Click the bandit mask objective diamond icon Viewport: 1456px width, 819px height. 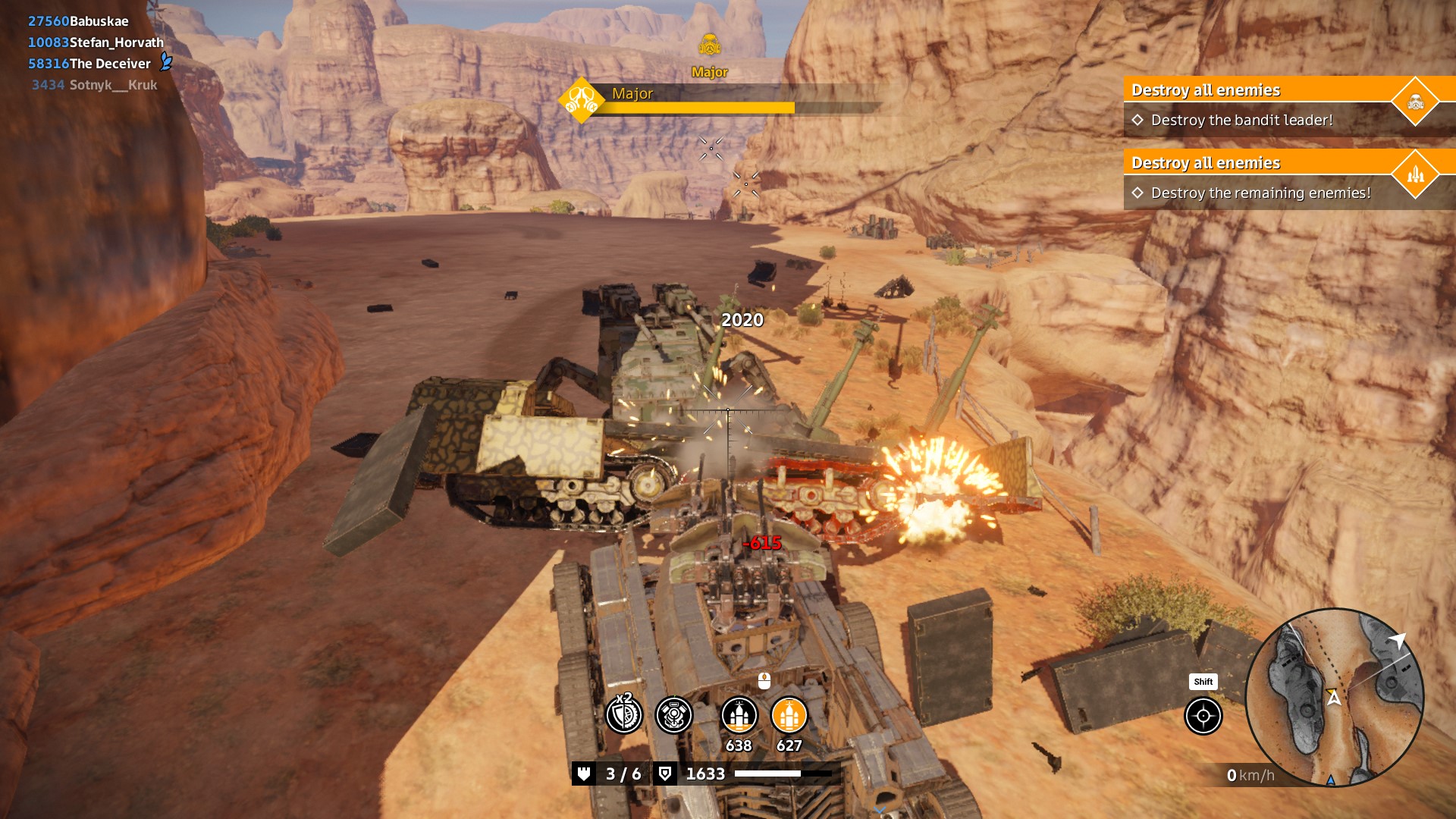[x=1415, y=102]
